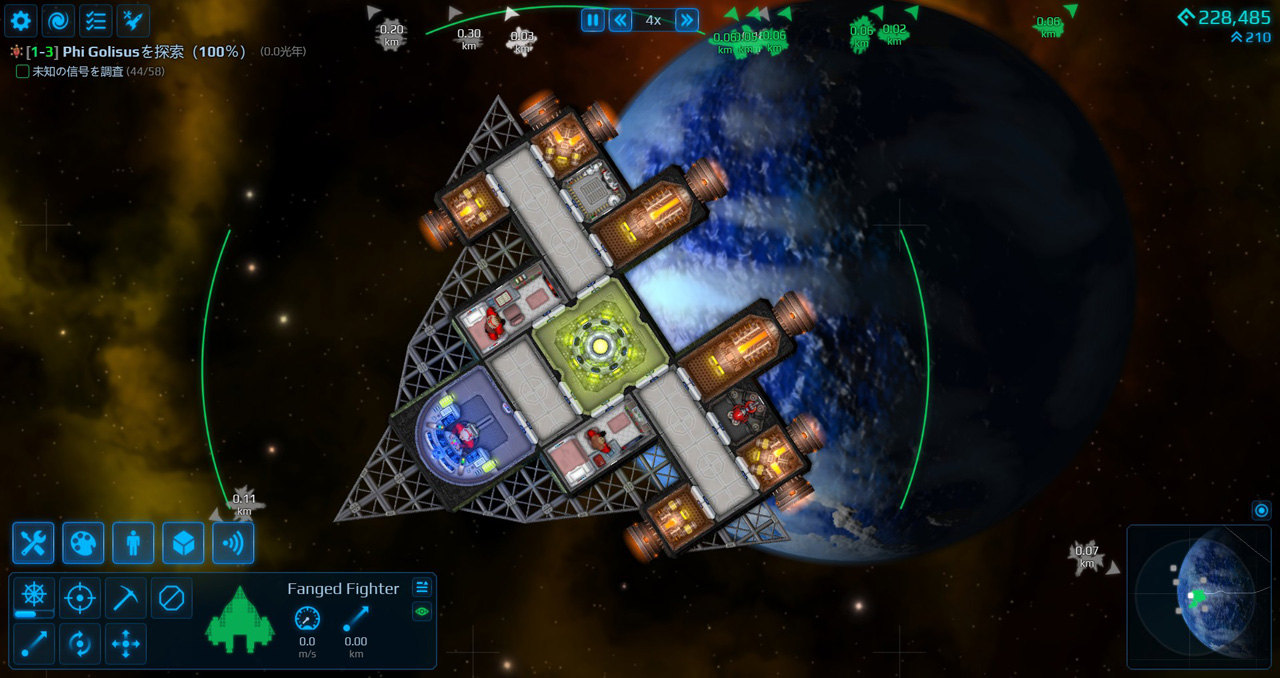Open build mode with the wrench icon
Image resolution: width=1280 pixels, height=678 pixels.
coord(33,543)
